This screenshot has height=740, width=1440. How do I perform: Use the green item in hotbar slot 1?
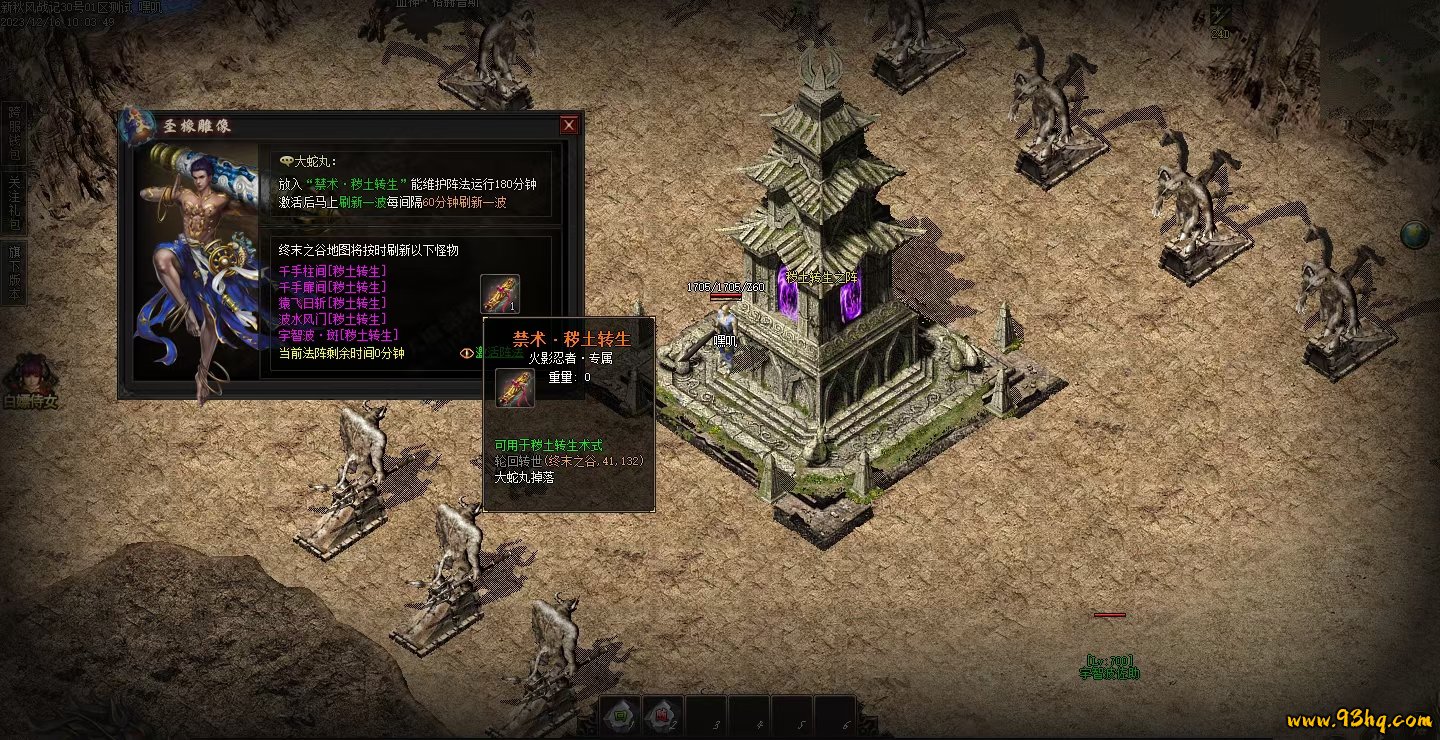coord(620,715)
